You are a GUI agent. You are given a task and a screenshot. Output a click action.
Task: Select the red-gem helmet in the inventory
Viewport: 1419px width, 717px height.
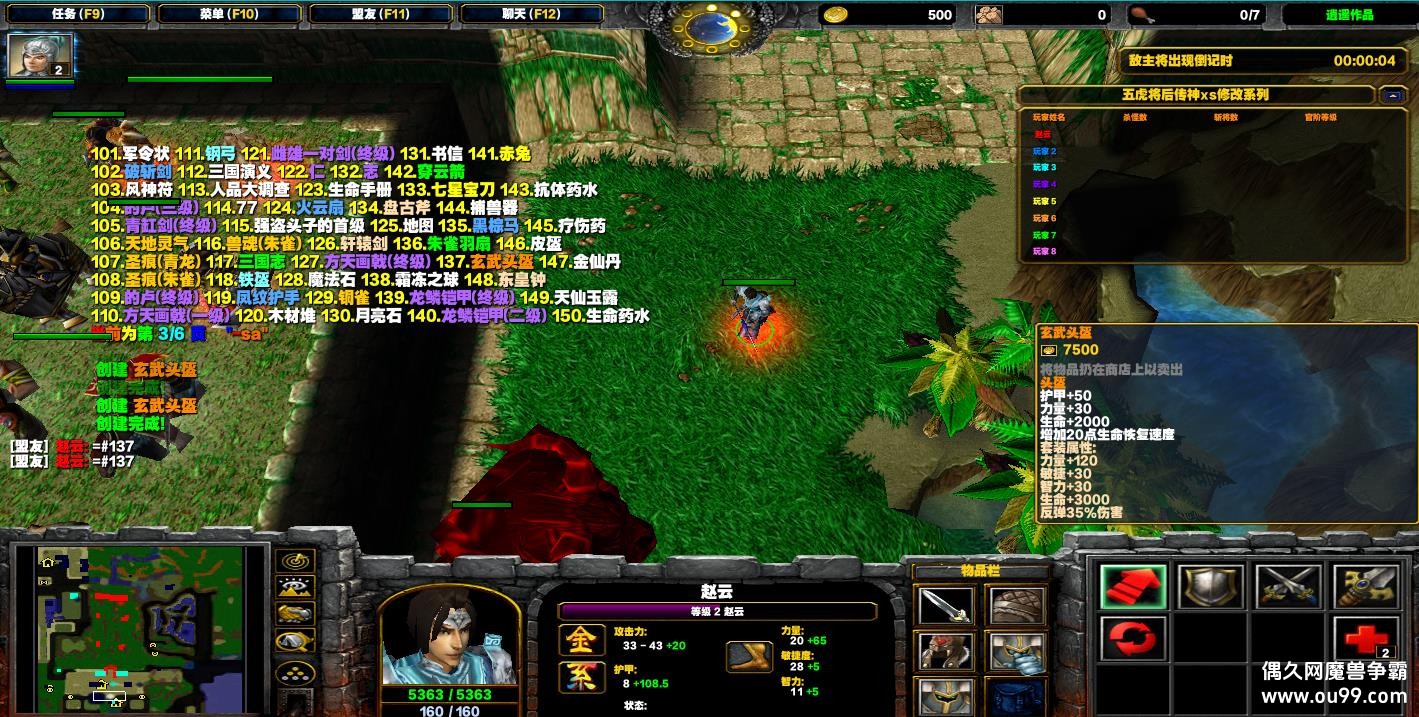pyautogui.click(x=945, y=652)
